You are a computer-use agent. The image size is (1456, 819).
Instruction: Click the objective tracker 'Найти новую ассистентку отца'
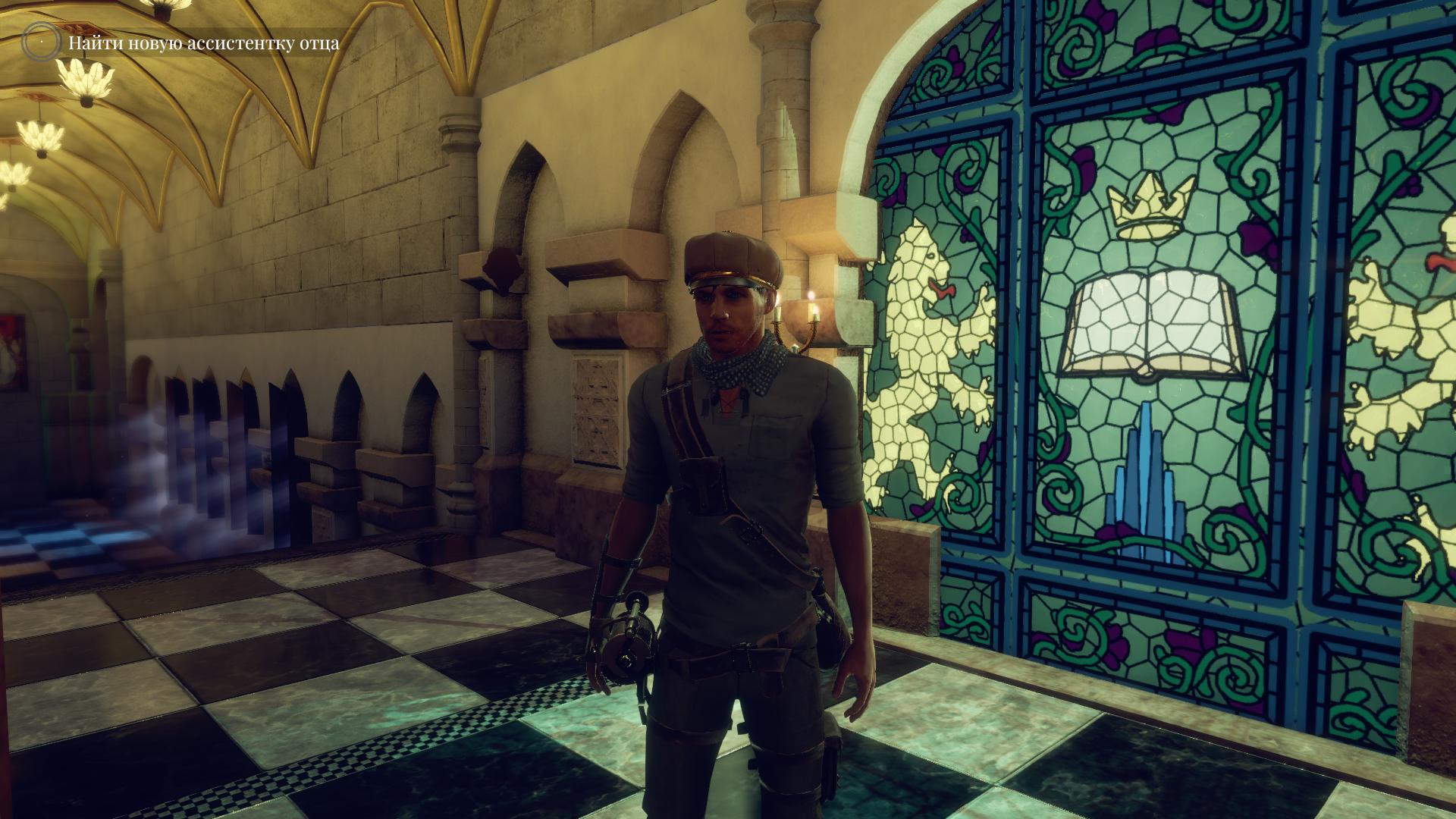point(204,43)
